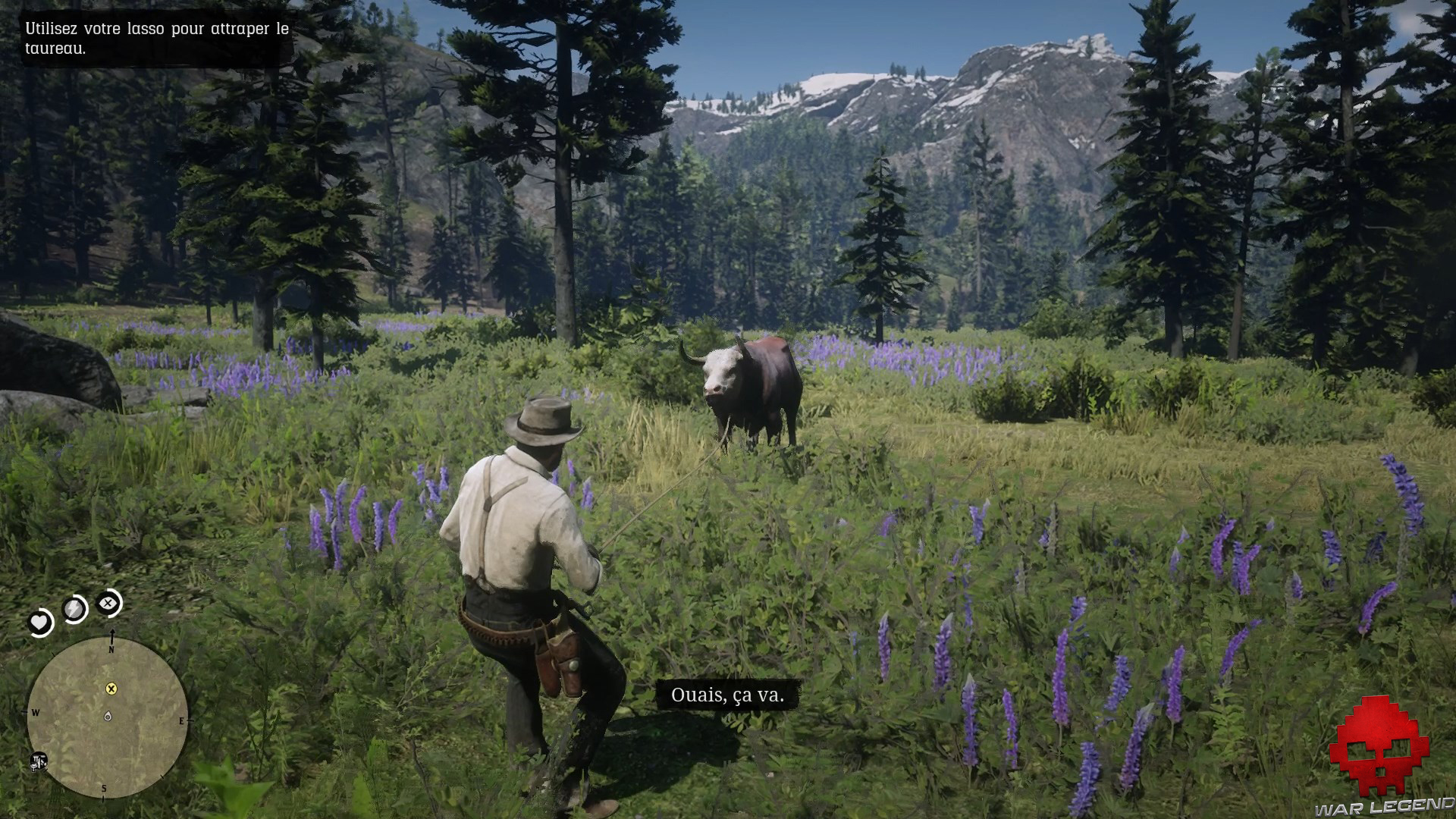Click the yellow X objective marker on minimap
Viewport: 1456px width, 819px height.
click(111, 689)
